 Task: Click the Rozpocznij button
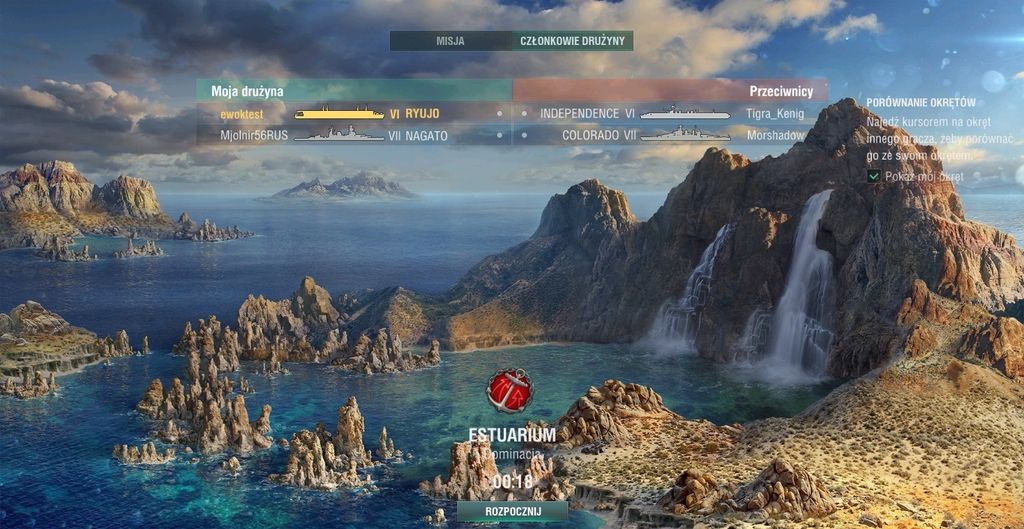pos(512,511)
